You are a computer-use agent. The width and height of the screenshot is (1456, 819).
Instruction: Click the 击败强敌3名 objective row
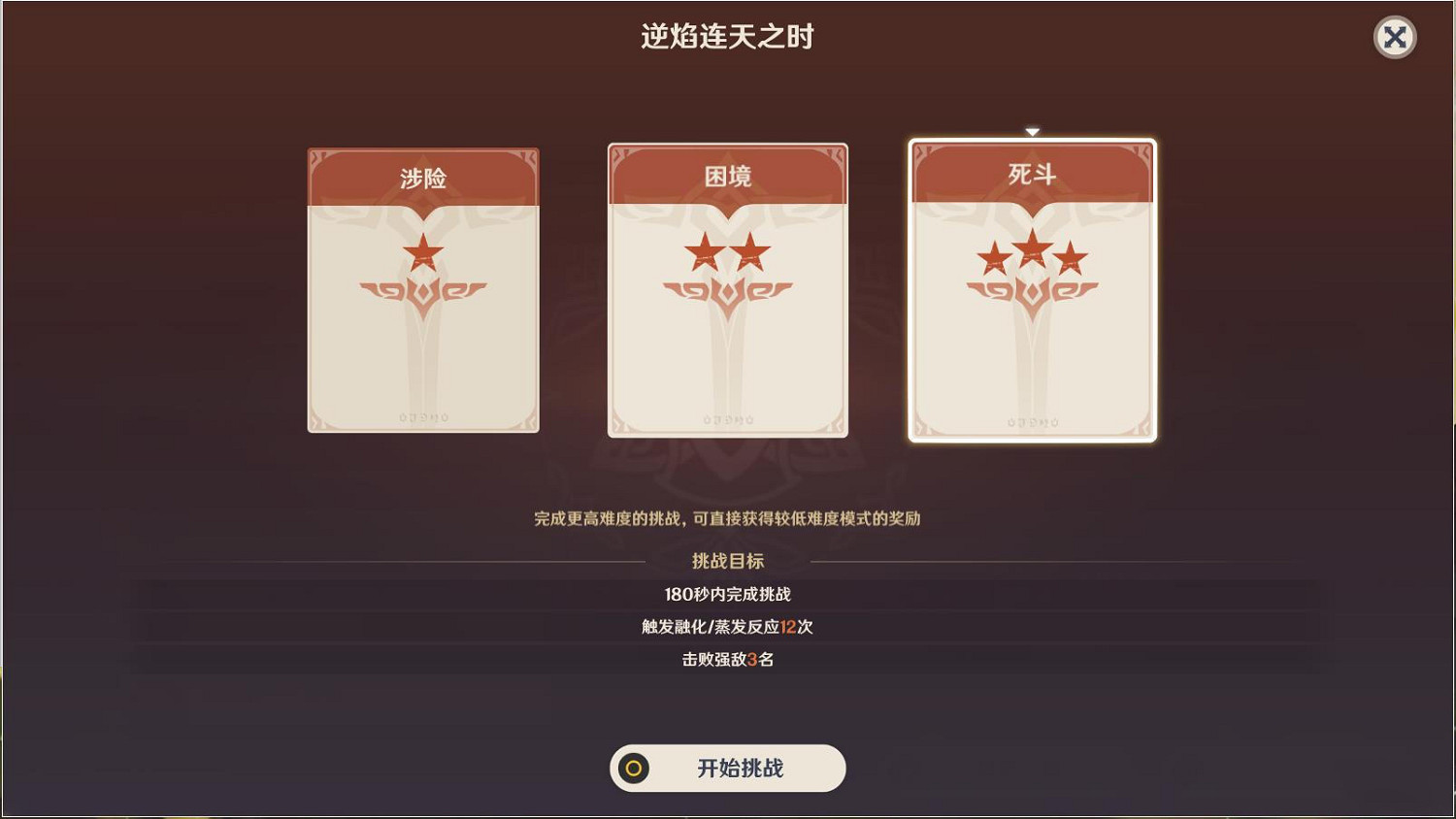[726, 660]
